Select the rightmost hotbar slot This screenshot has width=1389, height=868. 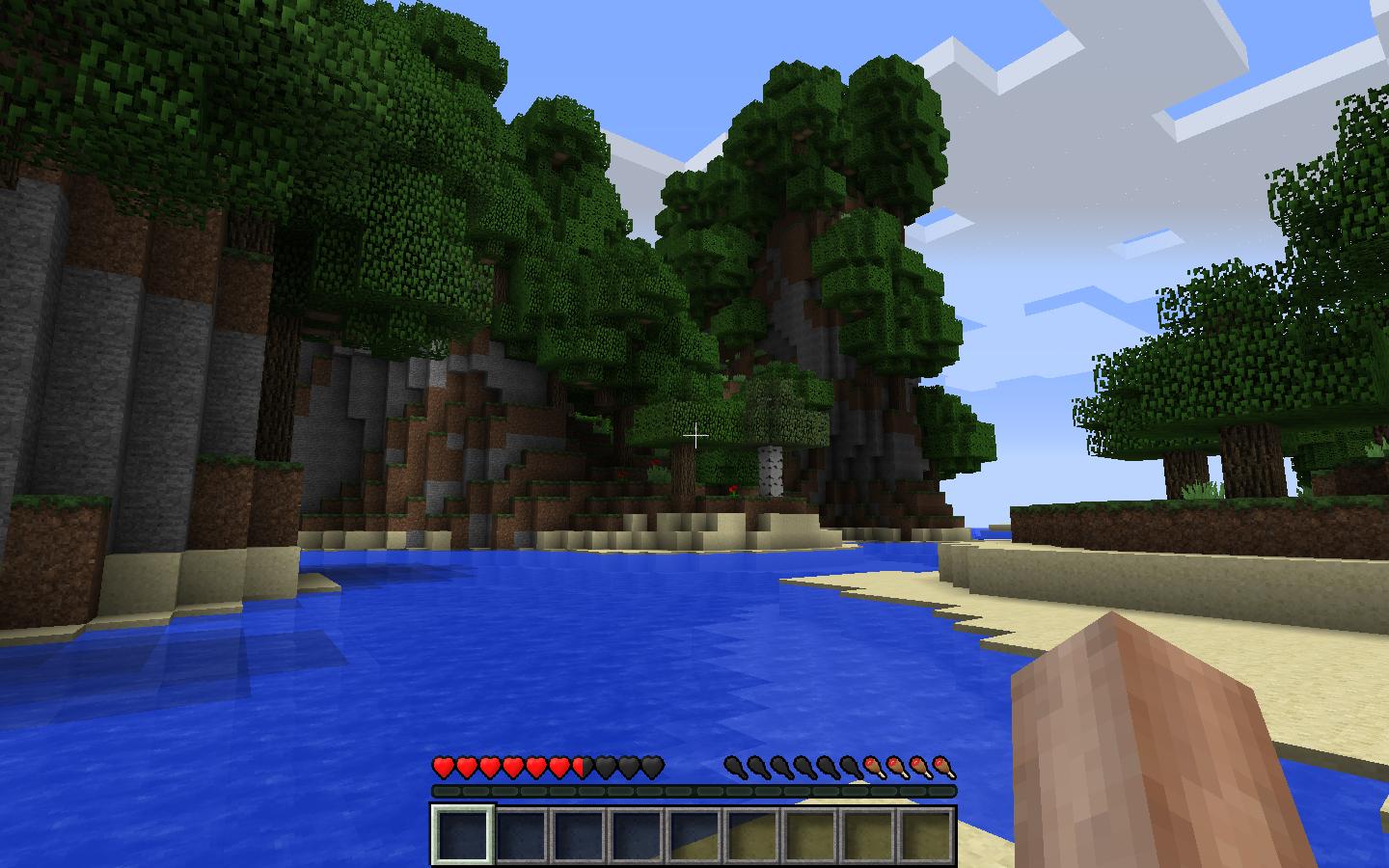coord(926,837)
